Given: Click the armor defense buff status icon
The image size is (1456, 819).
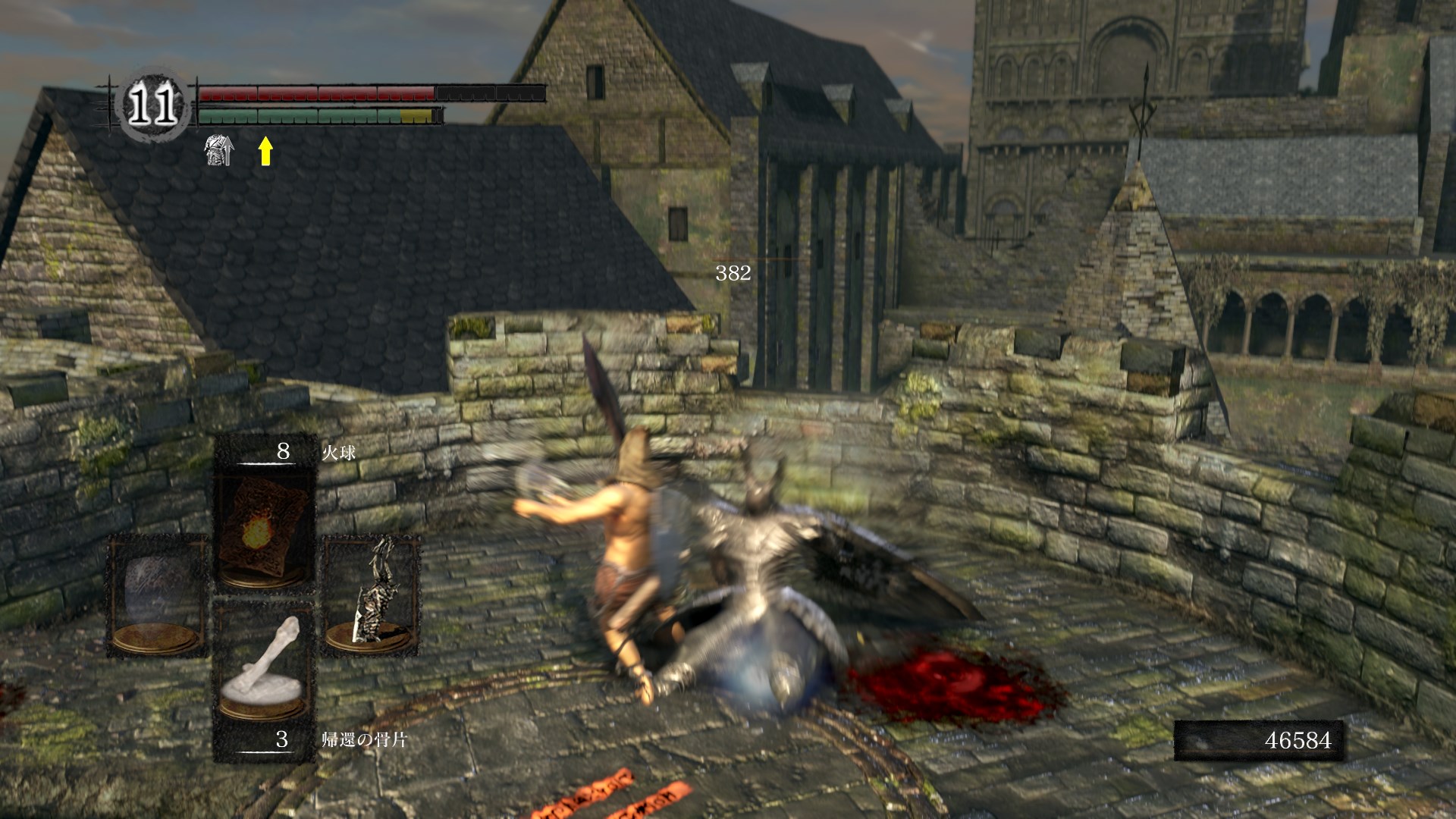Looking at the screenshot, I should (x=219, y=150).
